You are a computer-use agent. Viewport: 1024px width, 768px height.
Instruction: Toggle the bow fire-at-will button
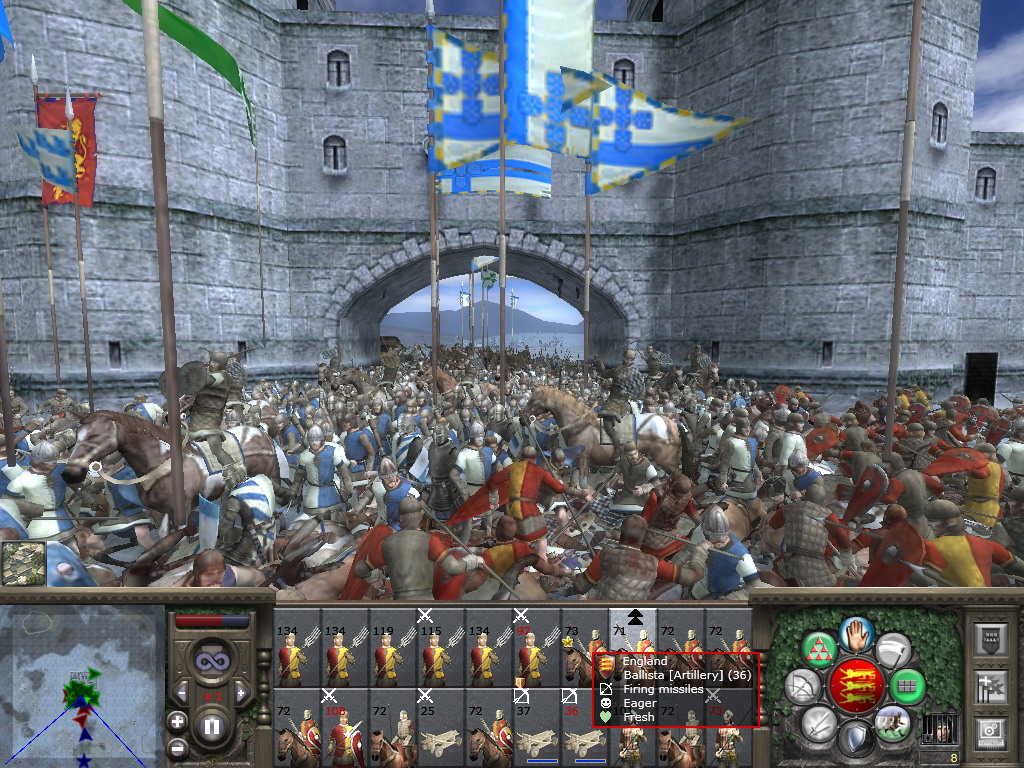pos(803,686)
